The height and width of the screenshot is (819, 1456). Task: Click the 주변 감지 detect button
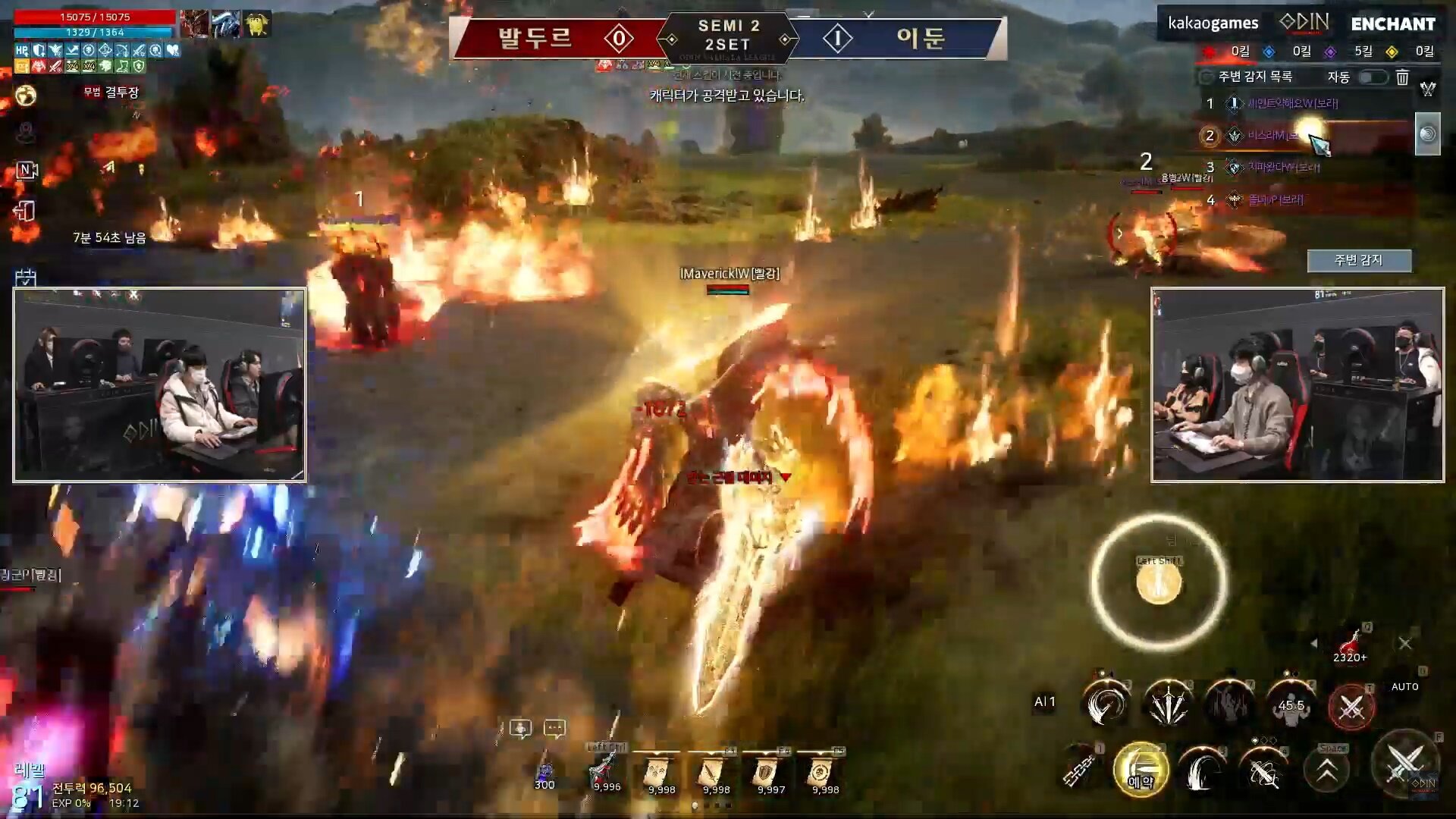point(1358,260)
